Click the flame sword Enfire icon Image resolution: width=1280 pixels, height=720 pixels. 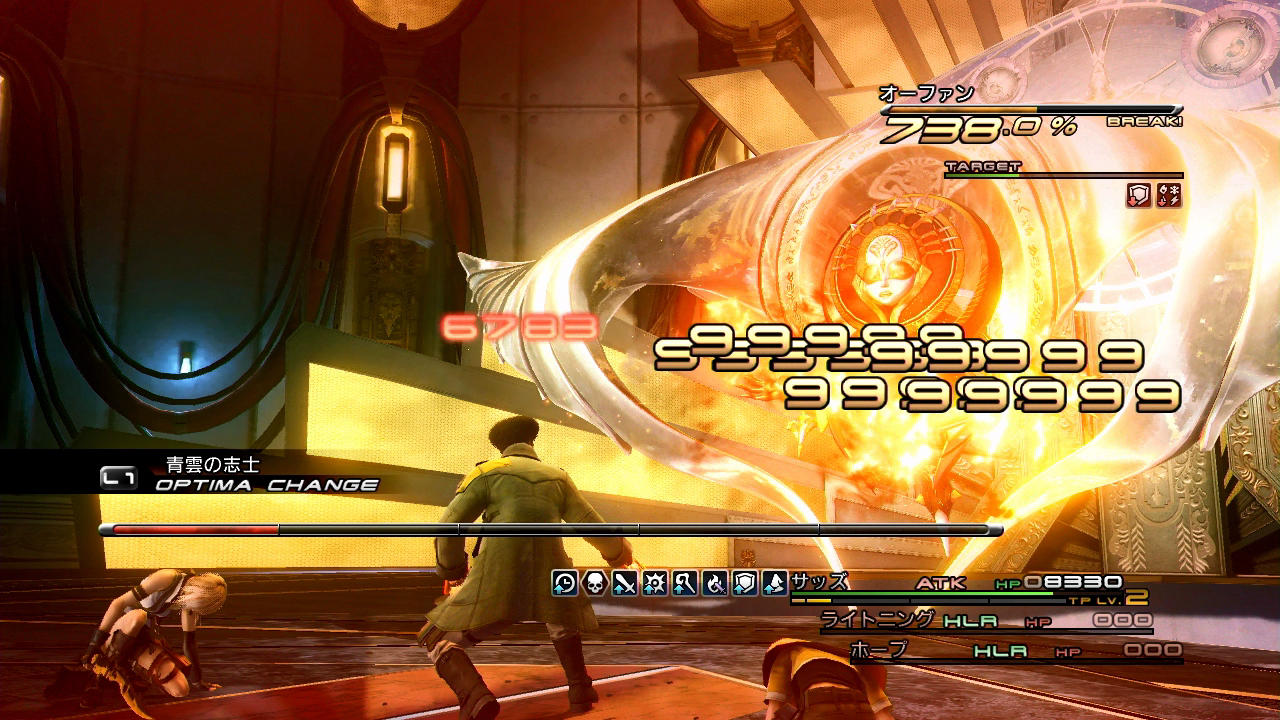point(715,583)
